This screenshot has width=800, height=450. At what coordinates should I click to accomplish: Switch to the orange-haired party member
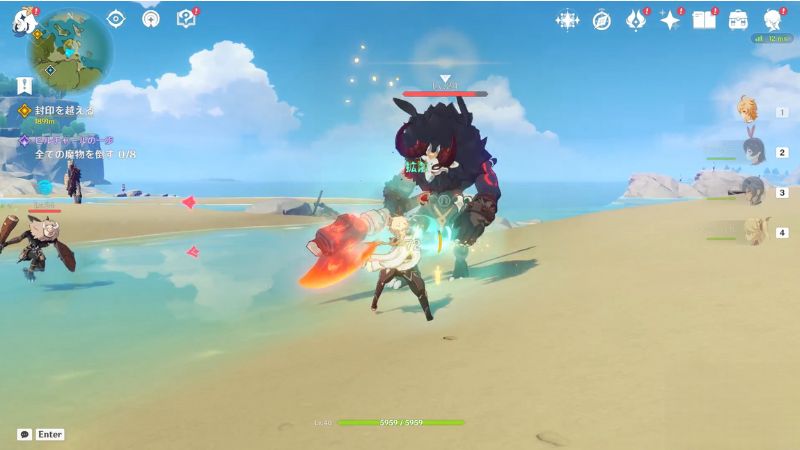click(x=750, y=110)
